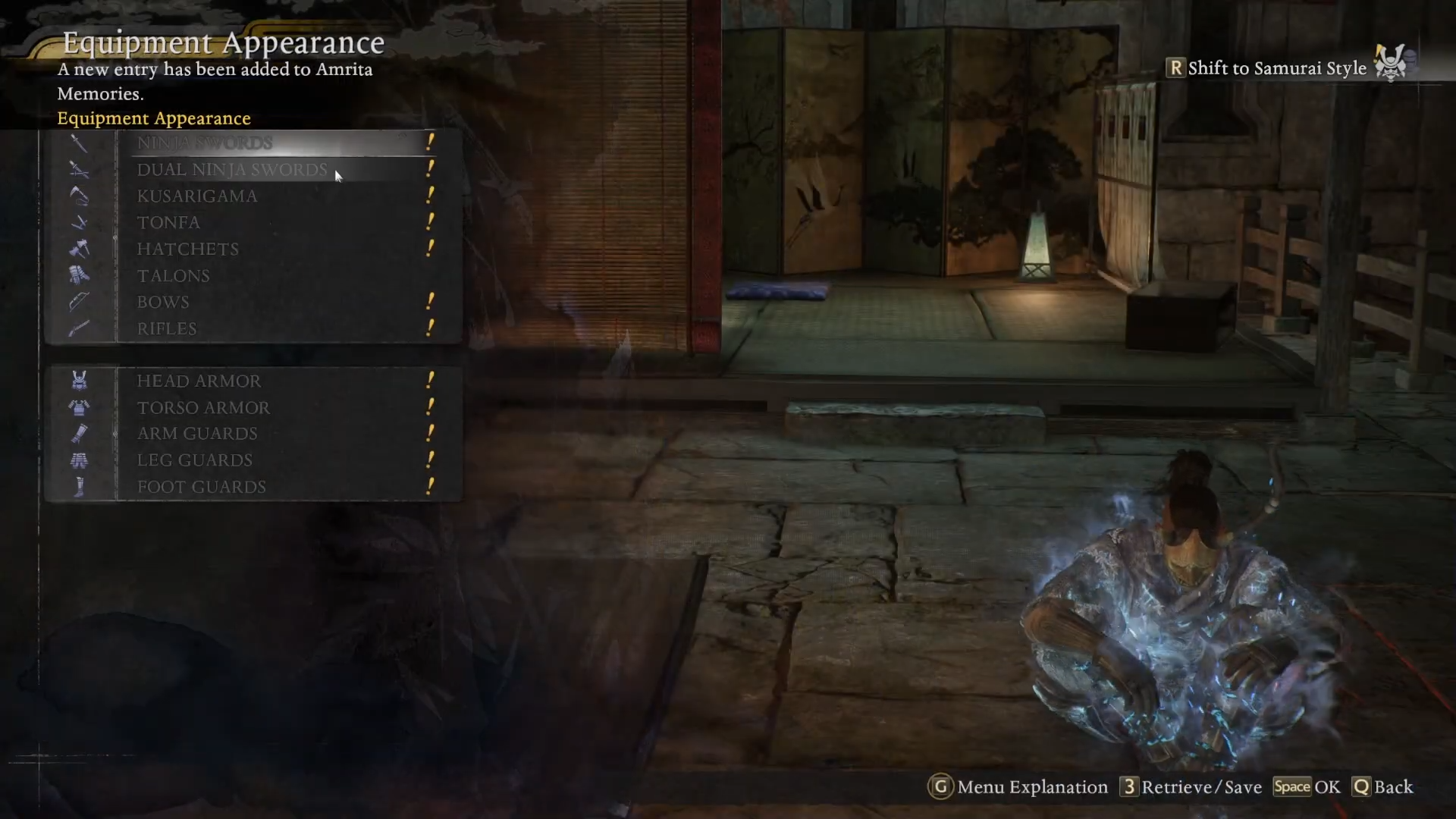The width and height of the screenshot is (1456, 819).
Task: Select the Head Armor entry
Action: [199, 381]
